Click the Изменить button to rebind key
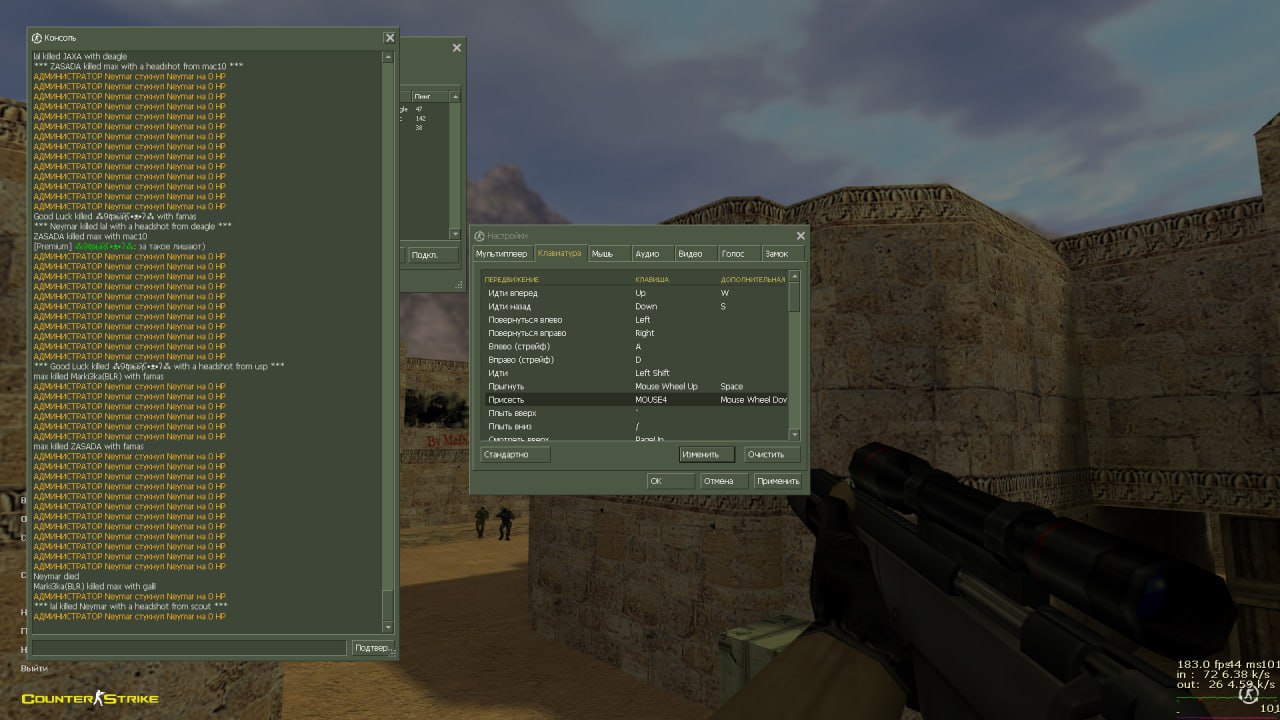Screen dimensions: 1280x720 (706, 454)
